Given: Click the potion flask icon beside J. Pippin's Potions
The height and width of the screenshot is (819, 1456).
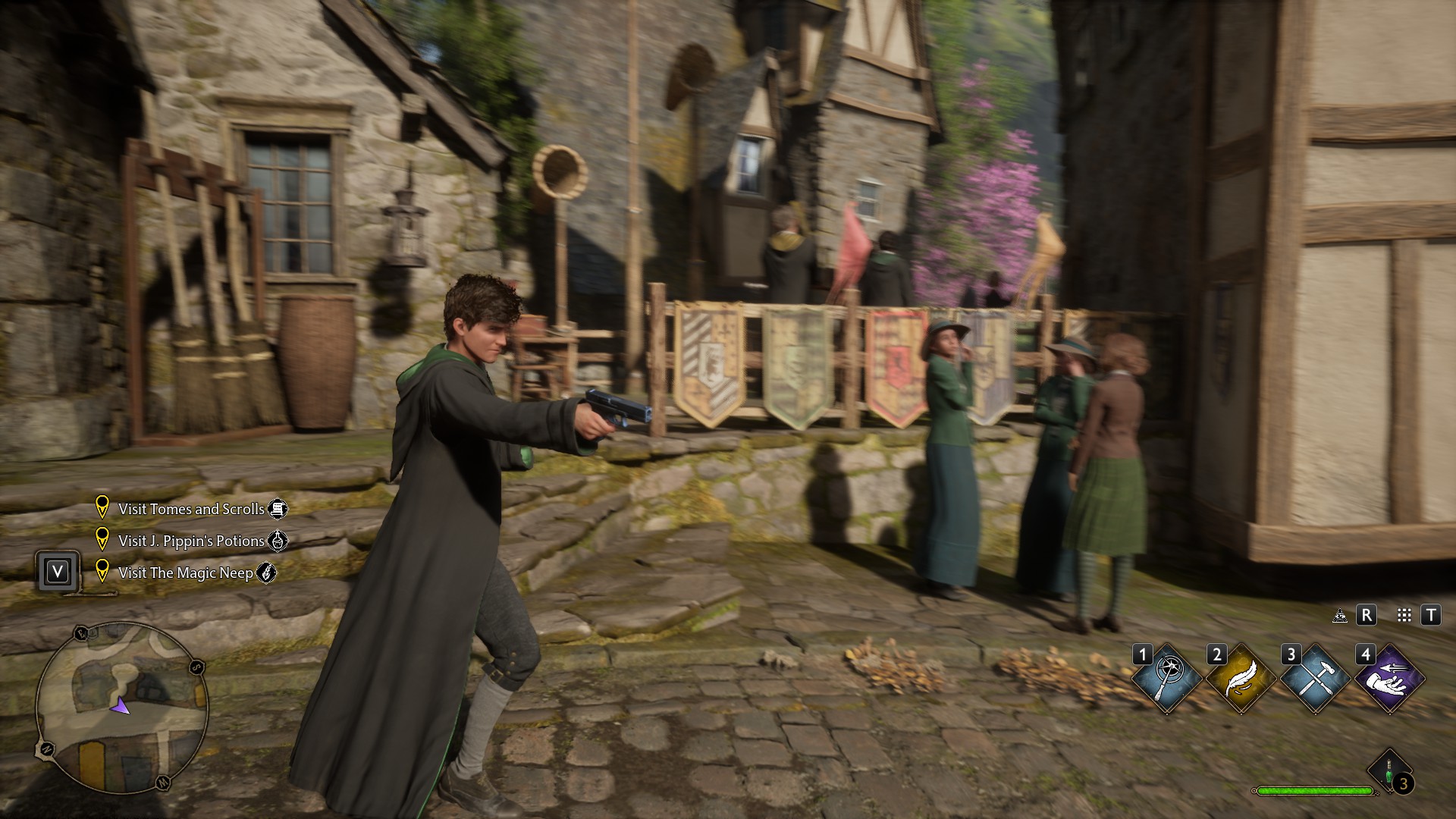Looking at the screenshot, I should point(278,542).
